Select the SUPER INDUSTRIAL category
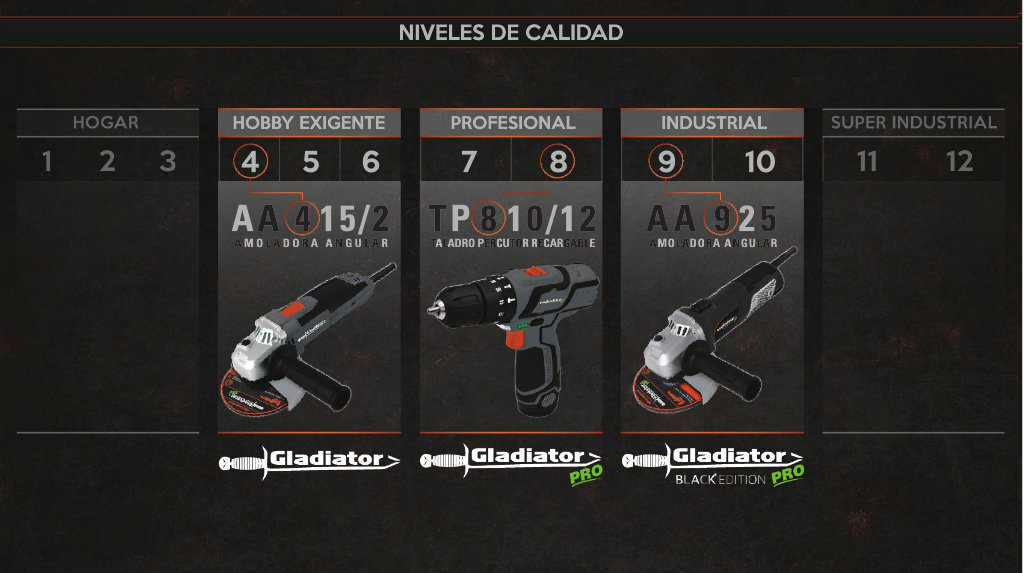Screen dimensions: 1024x573 [914, 123]
